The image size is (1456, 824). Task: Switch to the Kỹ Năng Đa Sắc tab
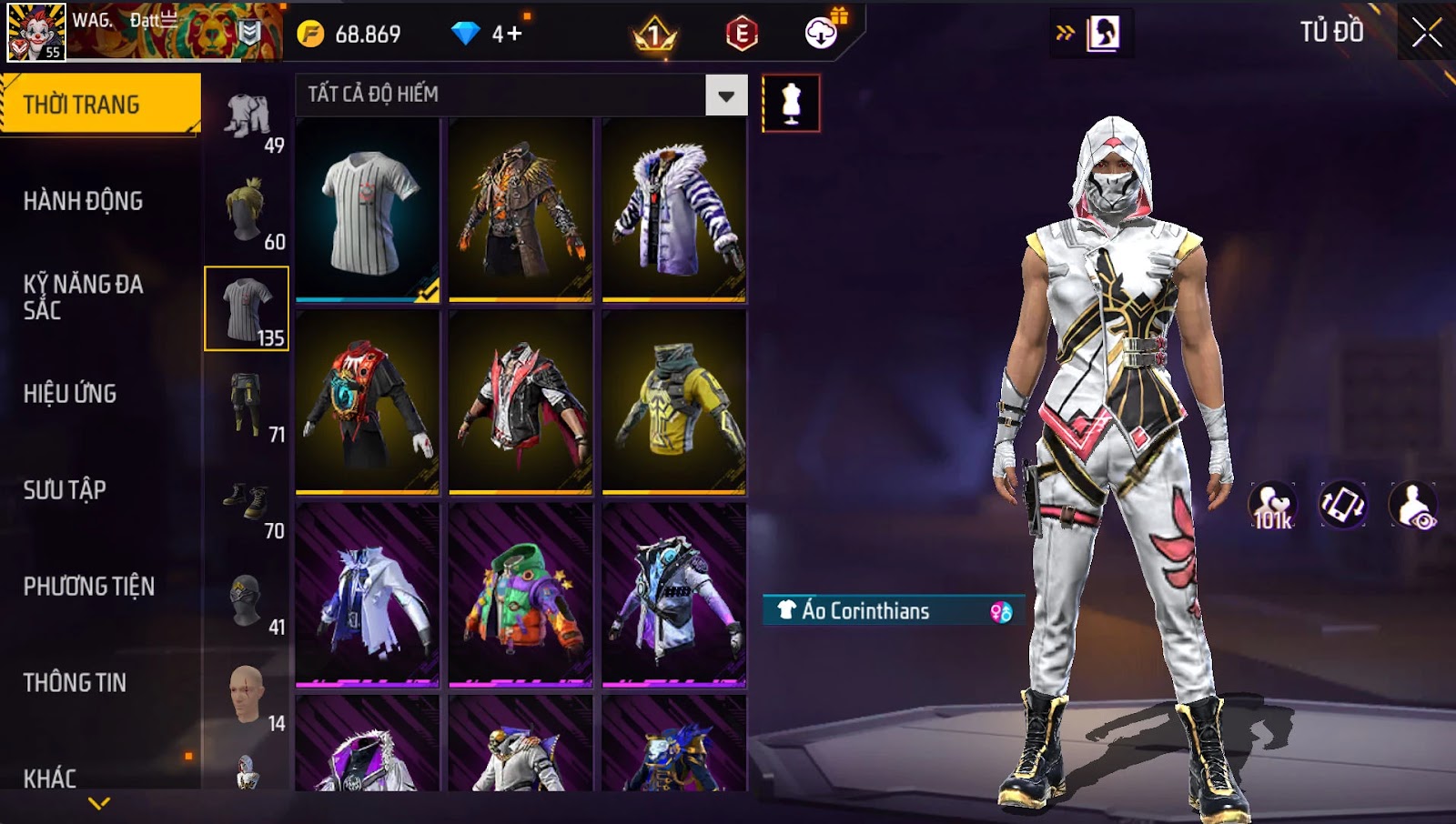click(83, 297)
